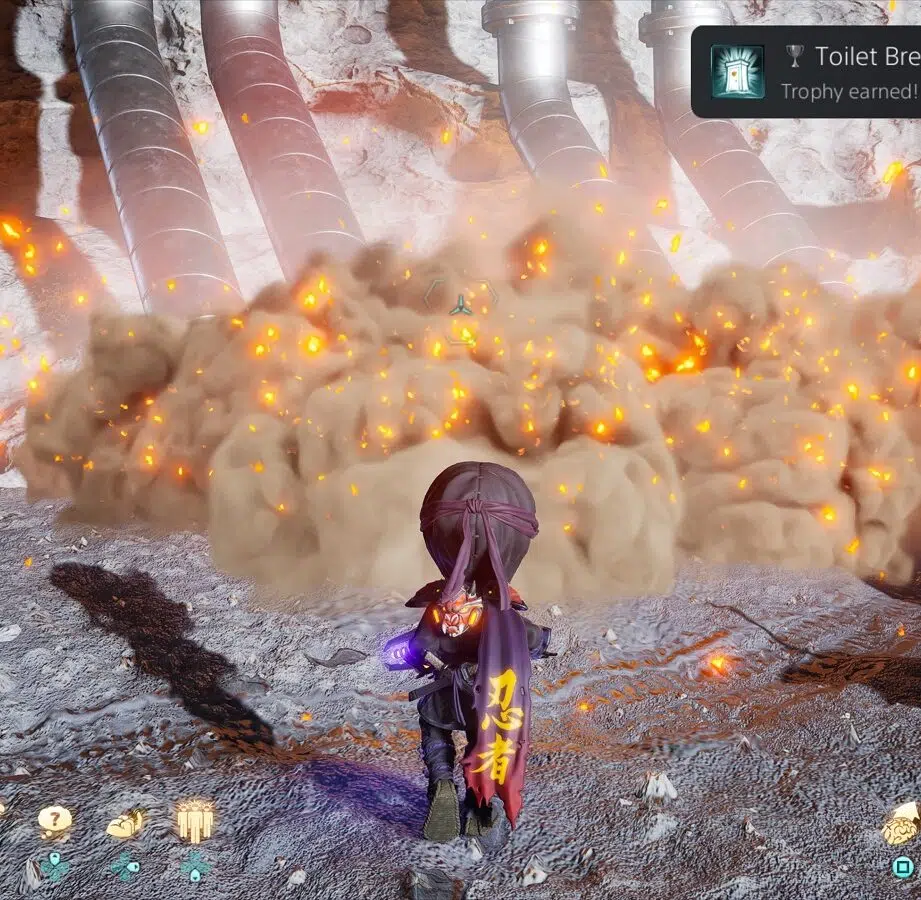Activate the flexing arm strength icon

(125, 824)
